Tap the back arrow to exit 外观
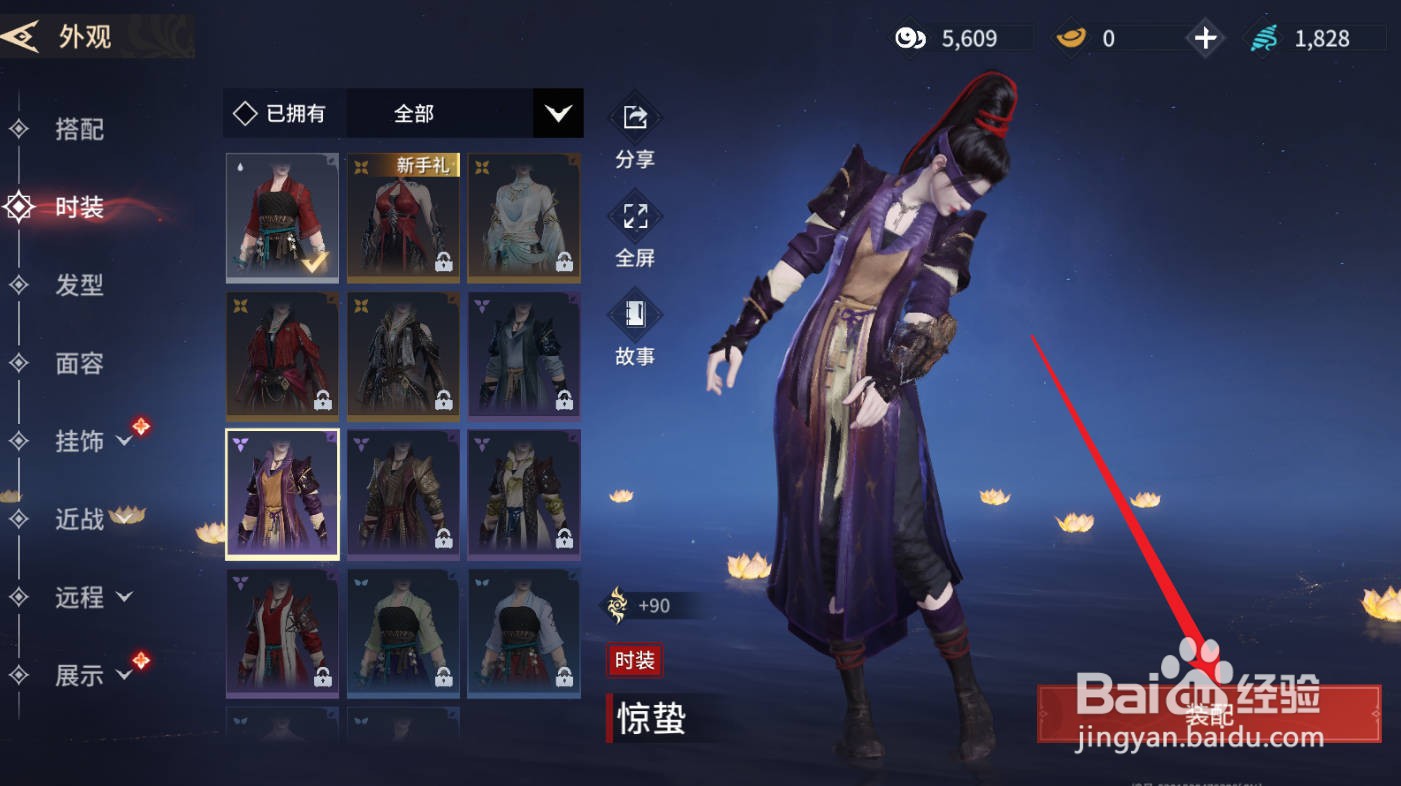This screenshot has height=786, width=1401. [22, 36]
